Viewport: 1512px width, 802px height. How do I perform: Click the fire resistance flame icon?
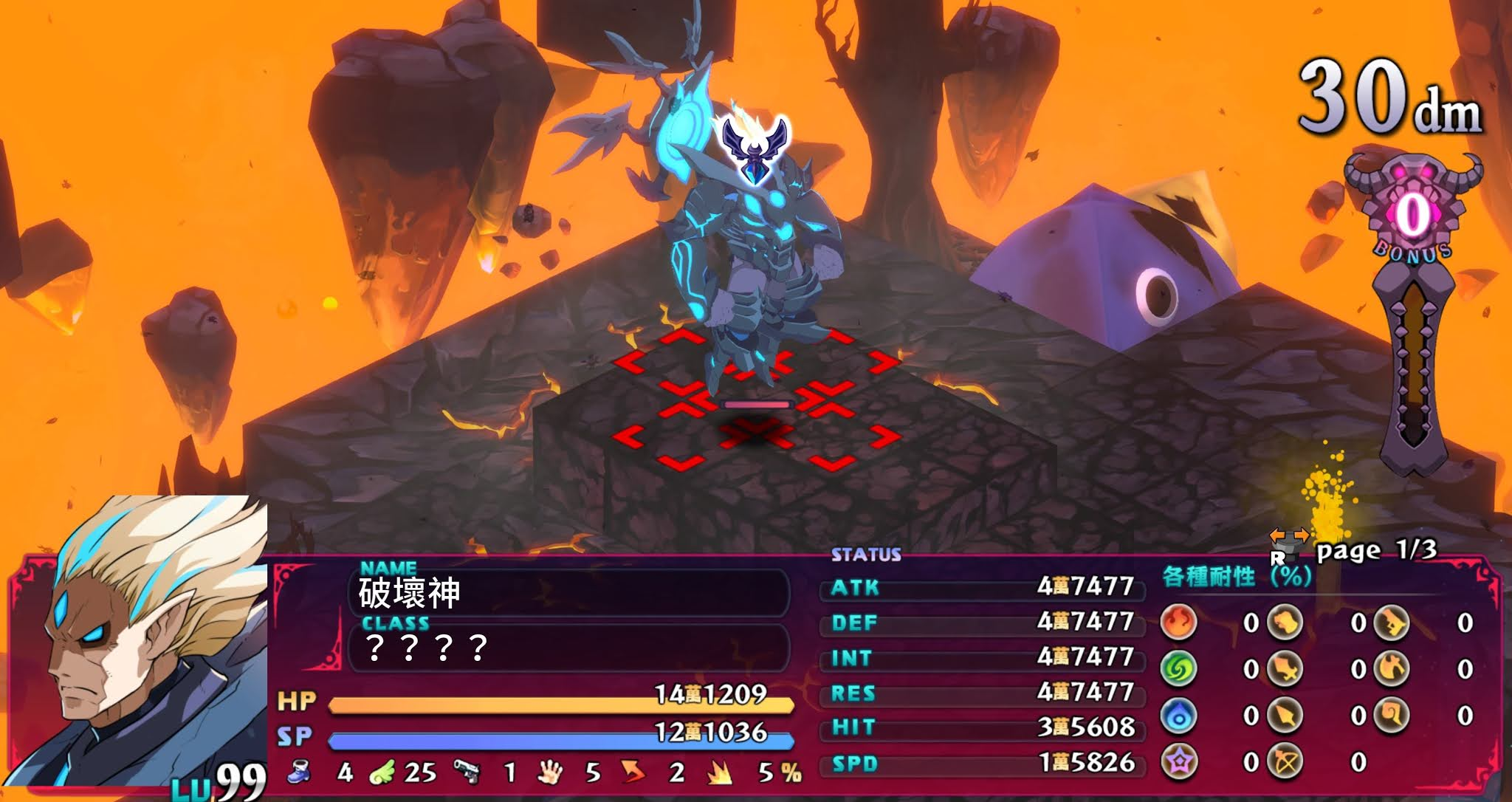tap(1178, 623)
